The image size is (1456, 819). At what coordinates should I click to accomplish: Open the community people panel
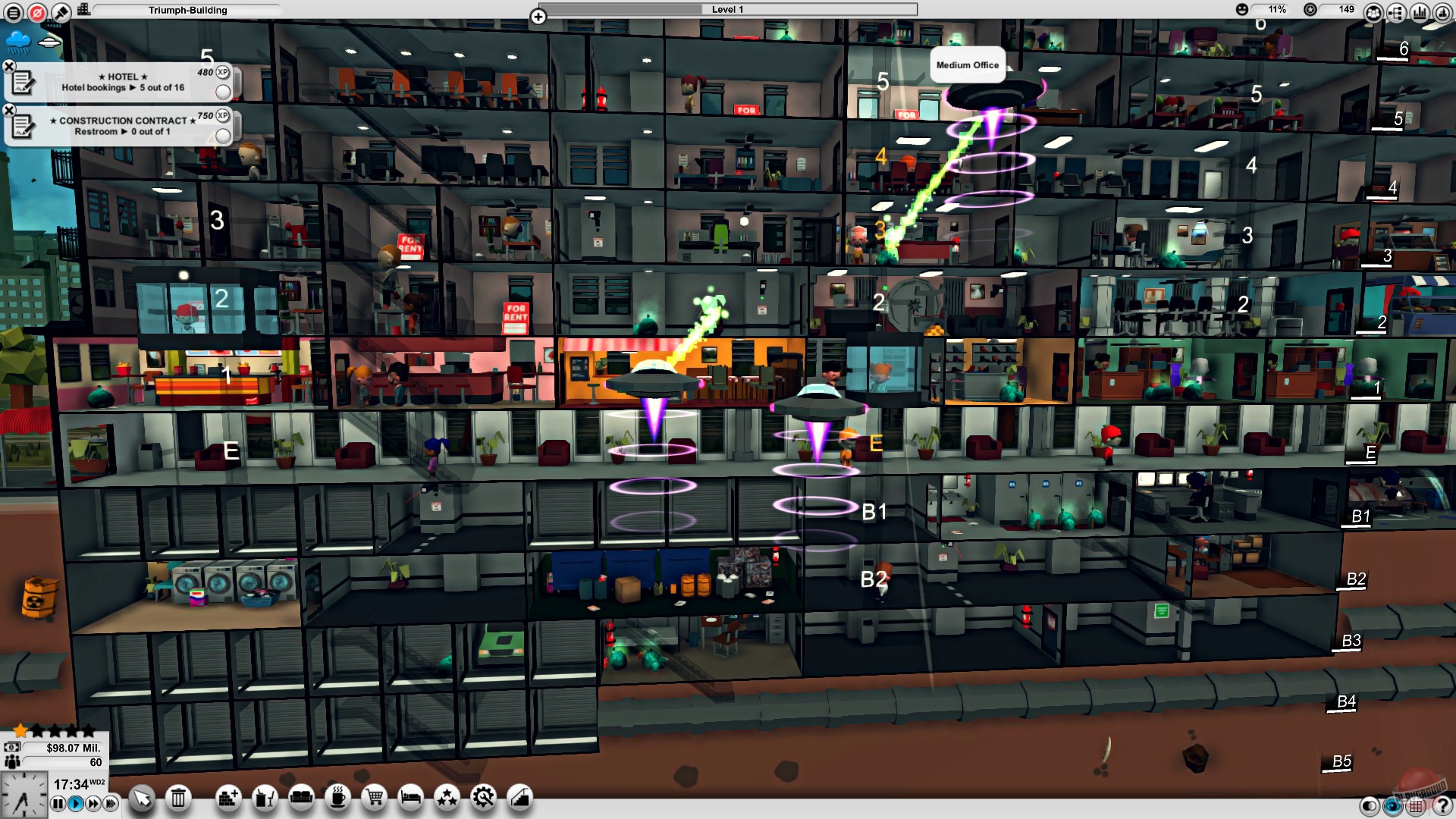pos(1374,12)
